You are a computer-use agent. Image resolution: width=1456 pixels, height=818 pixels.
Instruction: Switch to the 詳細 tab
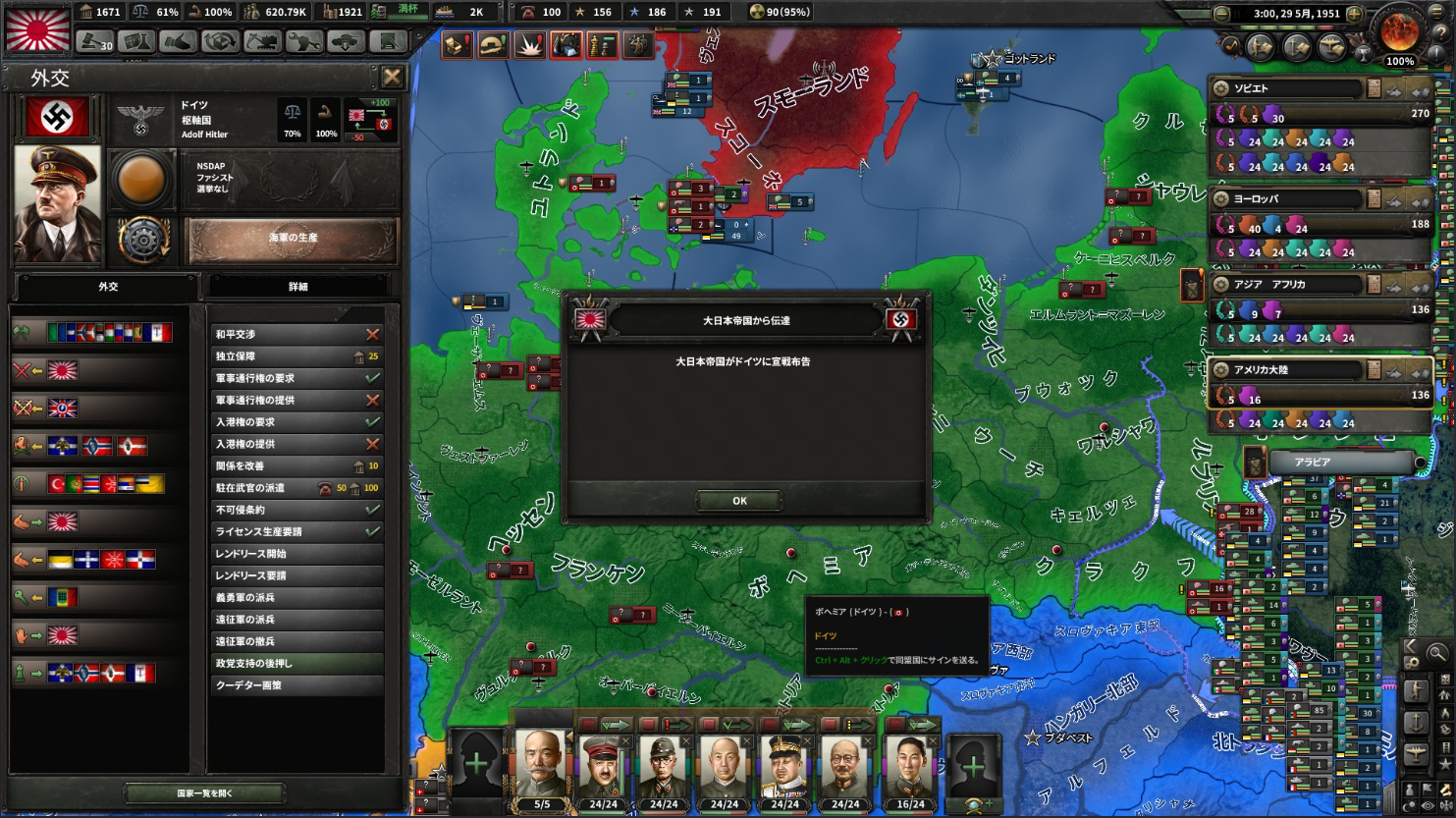pyautogui.click(x=298, y=287)
